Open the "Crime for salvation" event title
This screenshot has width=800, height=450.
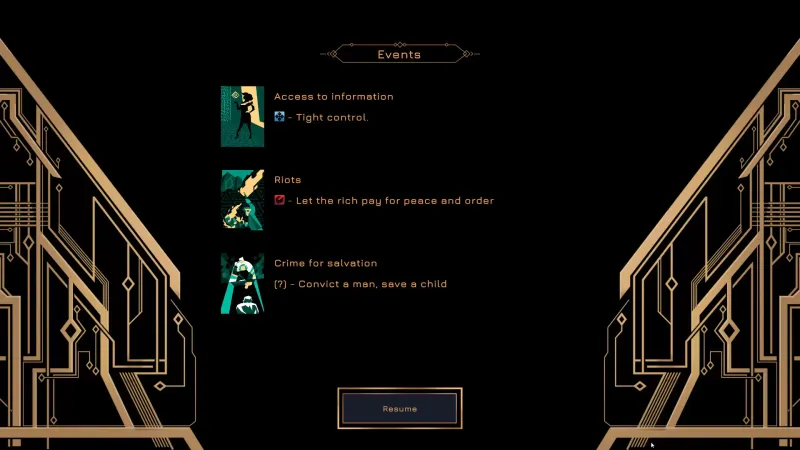325,263
